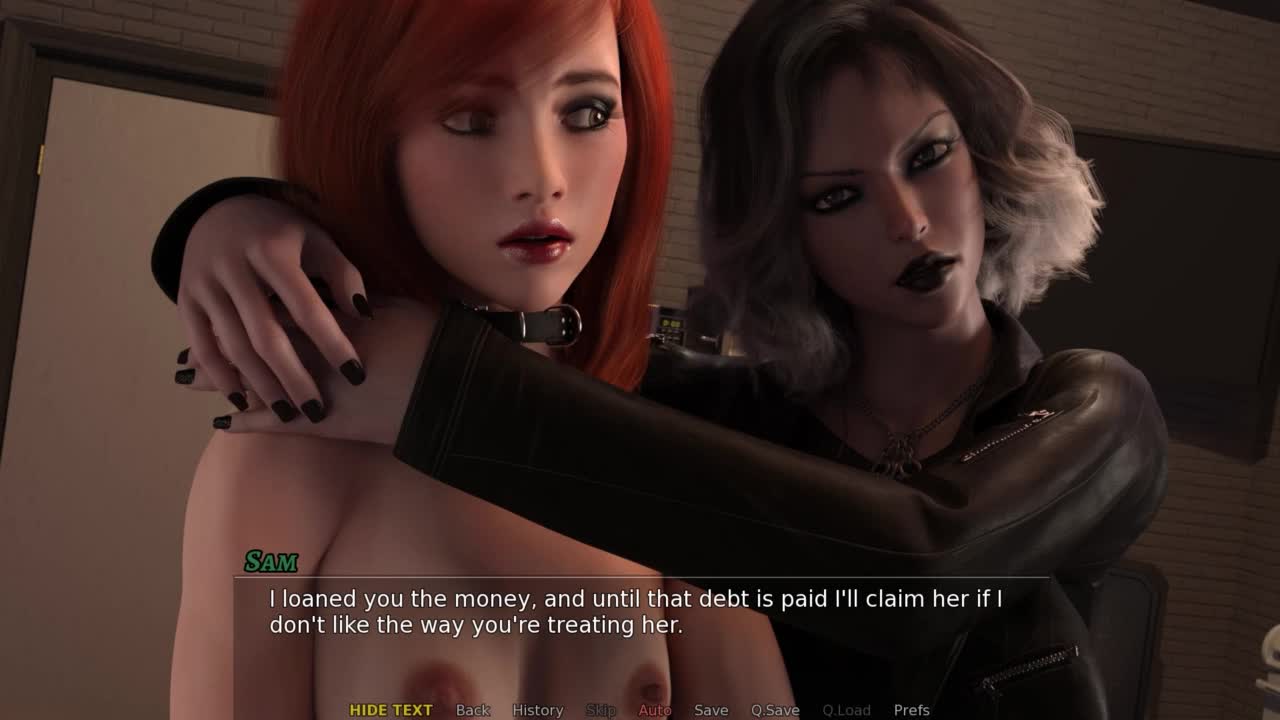The width and height of the screenshot is (1280, 720).
Task: Toggle Auto advance mode
Action: 655,710
